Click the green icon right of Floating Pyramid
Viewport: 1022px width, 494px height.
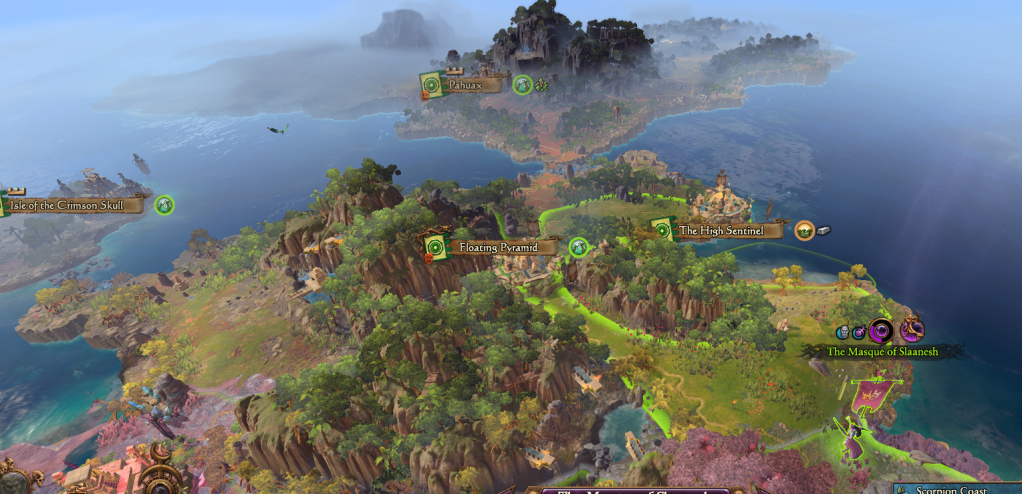click(x=578, y=246)
